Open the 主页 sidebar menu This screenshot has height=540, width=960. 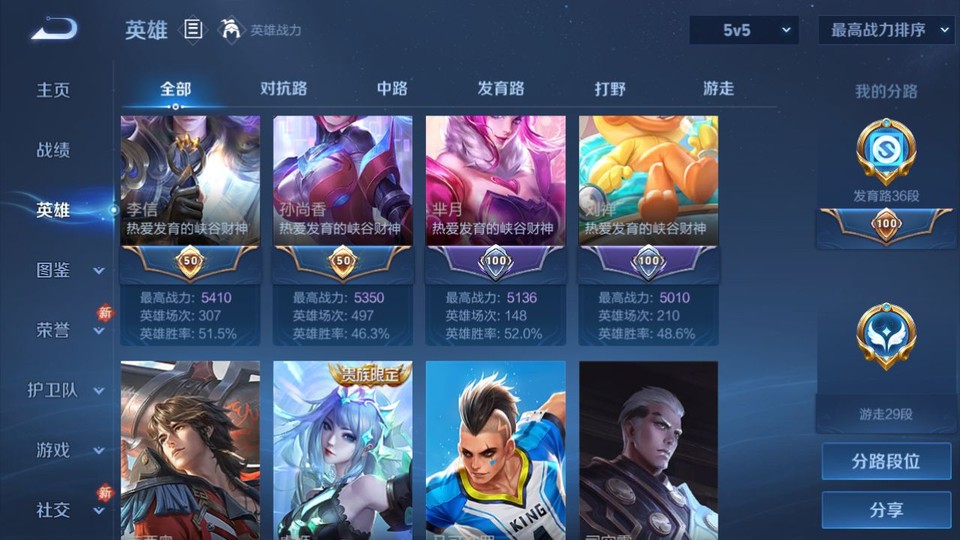[54, 90]
